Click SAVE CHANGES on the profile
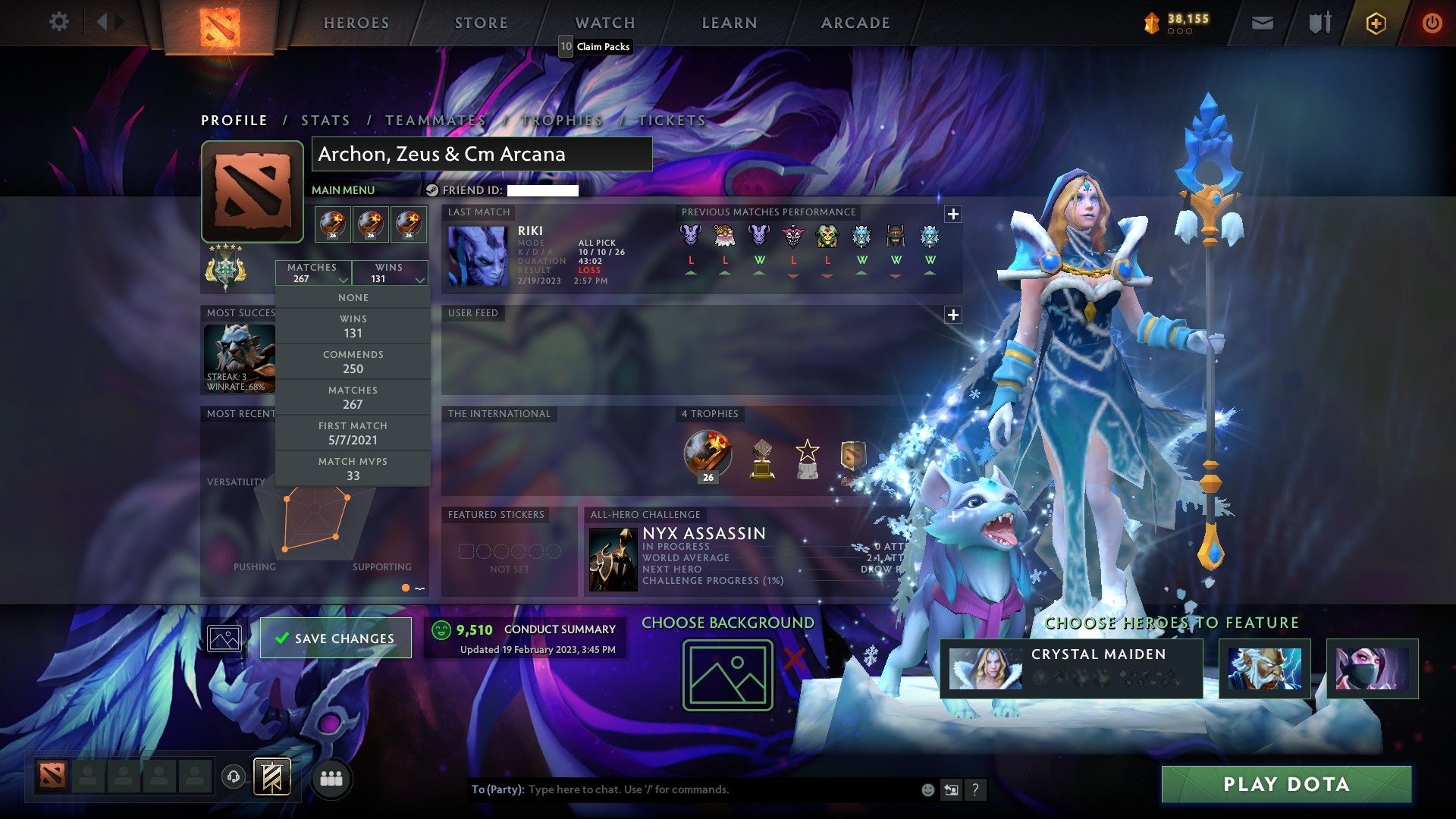The width and height of the screenshot is (1456, 819). tap(334, 638)
